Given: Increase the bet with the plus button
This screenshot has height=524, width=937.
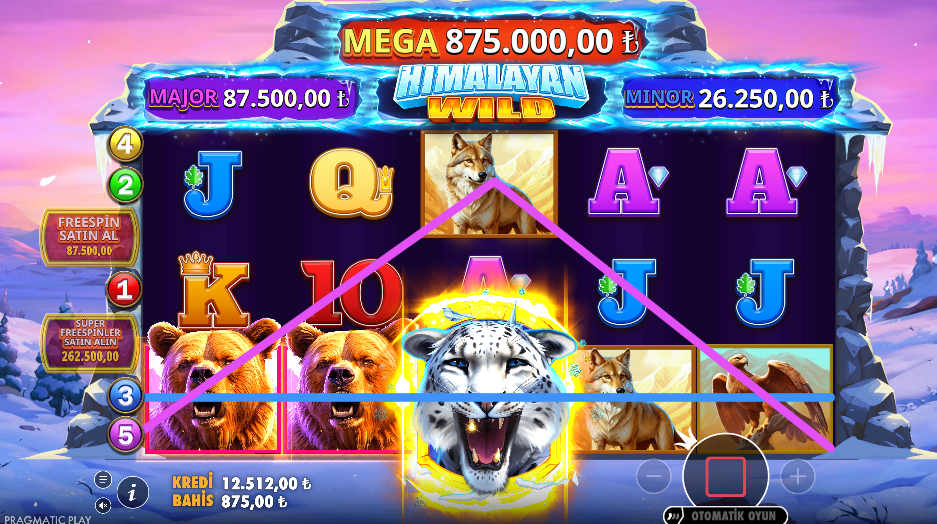Looking at the screenshot, I should point(797,476).
